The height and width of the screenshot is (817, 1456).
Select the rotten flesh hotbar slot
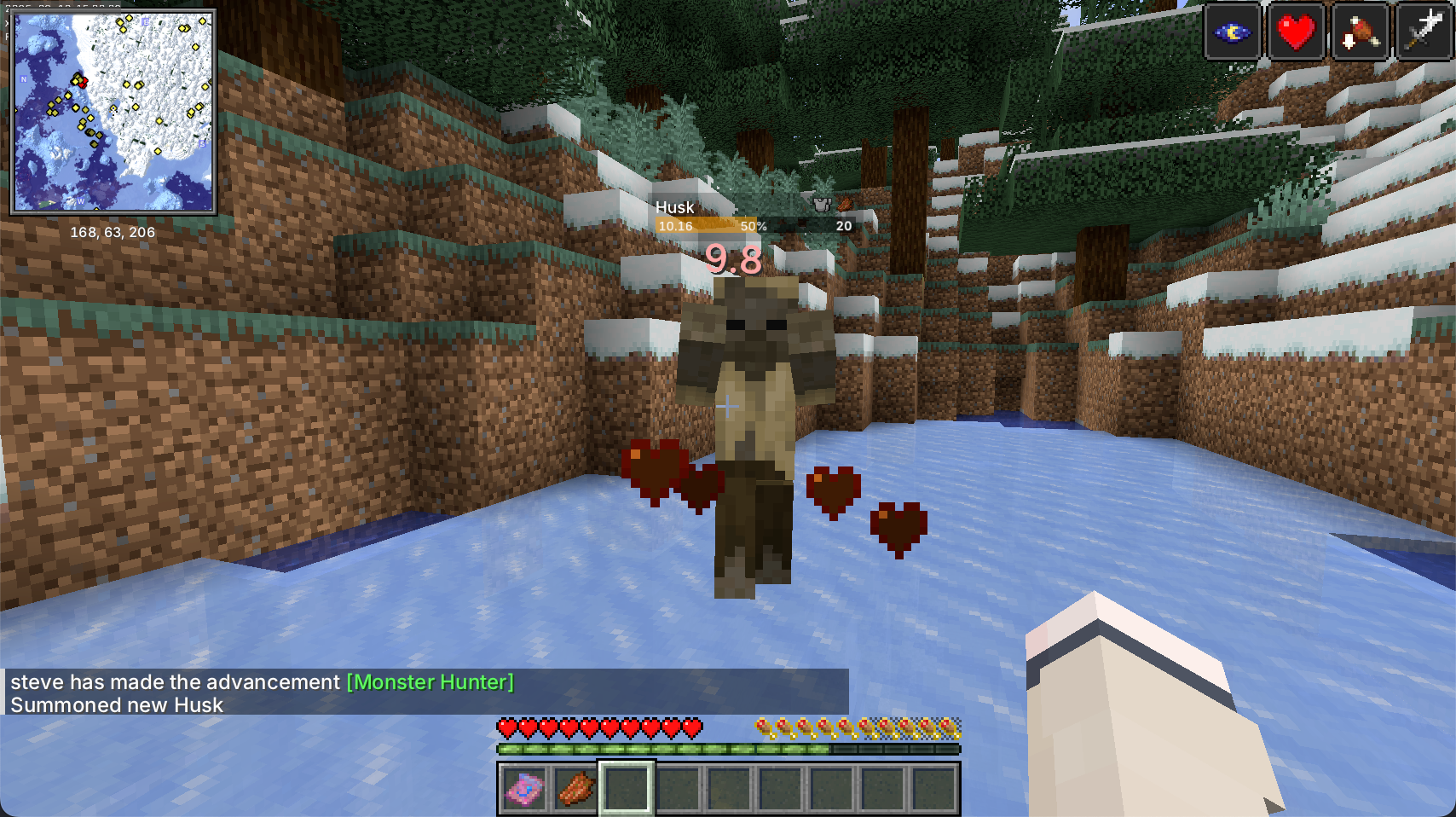click(575, 789)
